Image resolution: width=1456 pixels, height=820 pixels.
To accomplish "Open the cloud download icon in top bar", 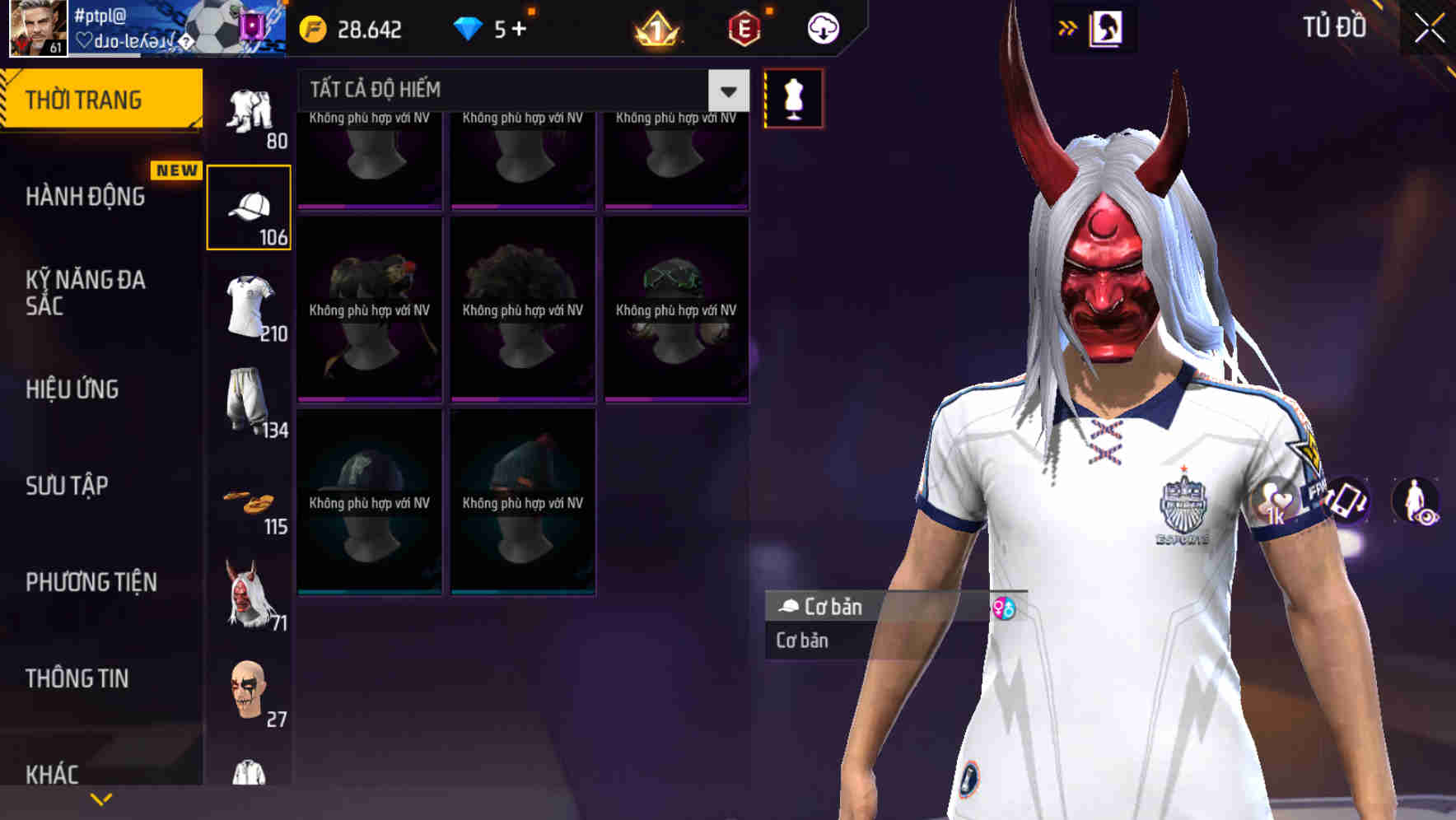I will [823, 27].
